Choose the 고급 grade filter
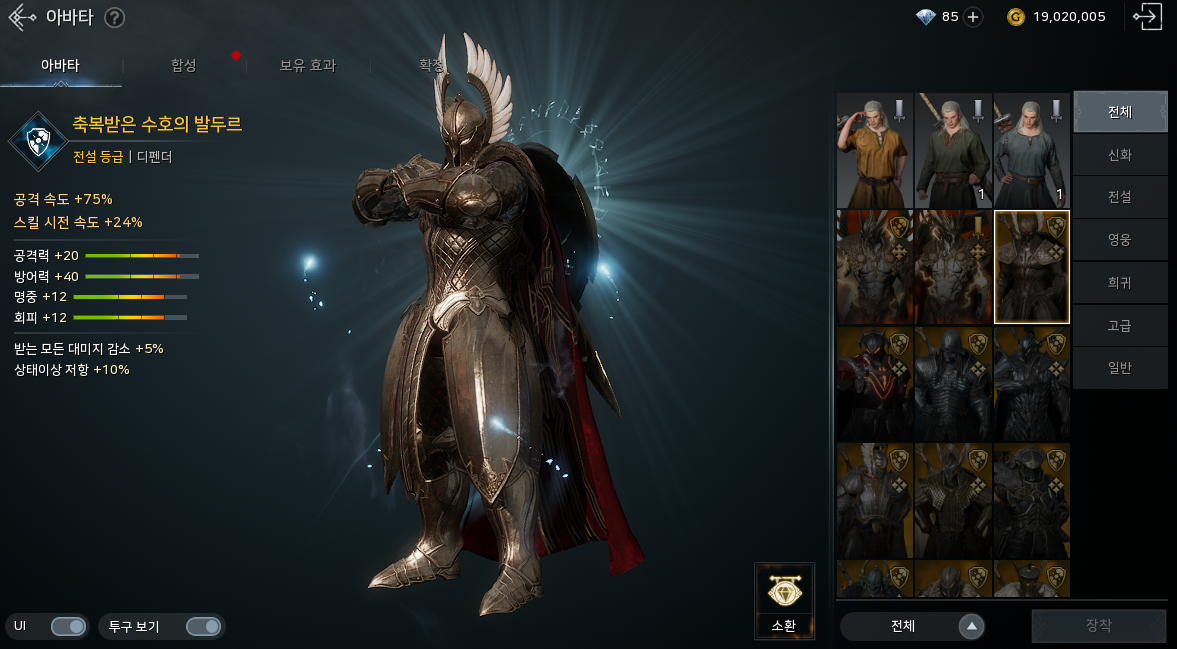This screenshot has width=1177, height=649. click(x=1120, y=325)
